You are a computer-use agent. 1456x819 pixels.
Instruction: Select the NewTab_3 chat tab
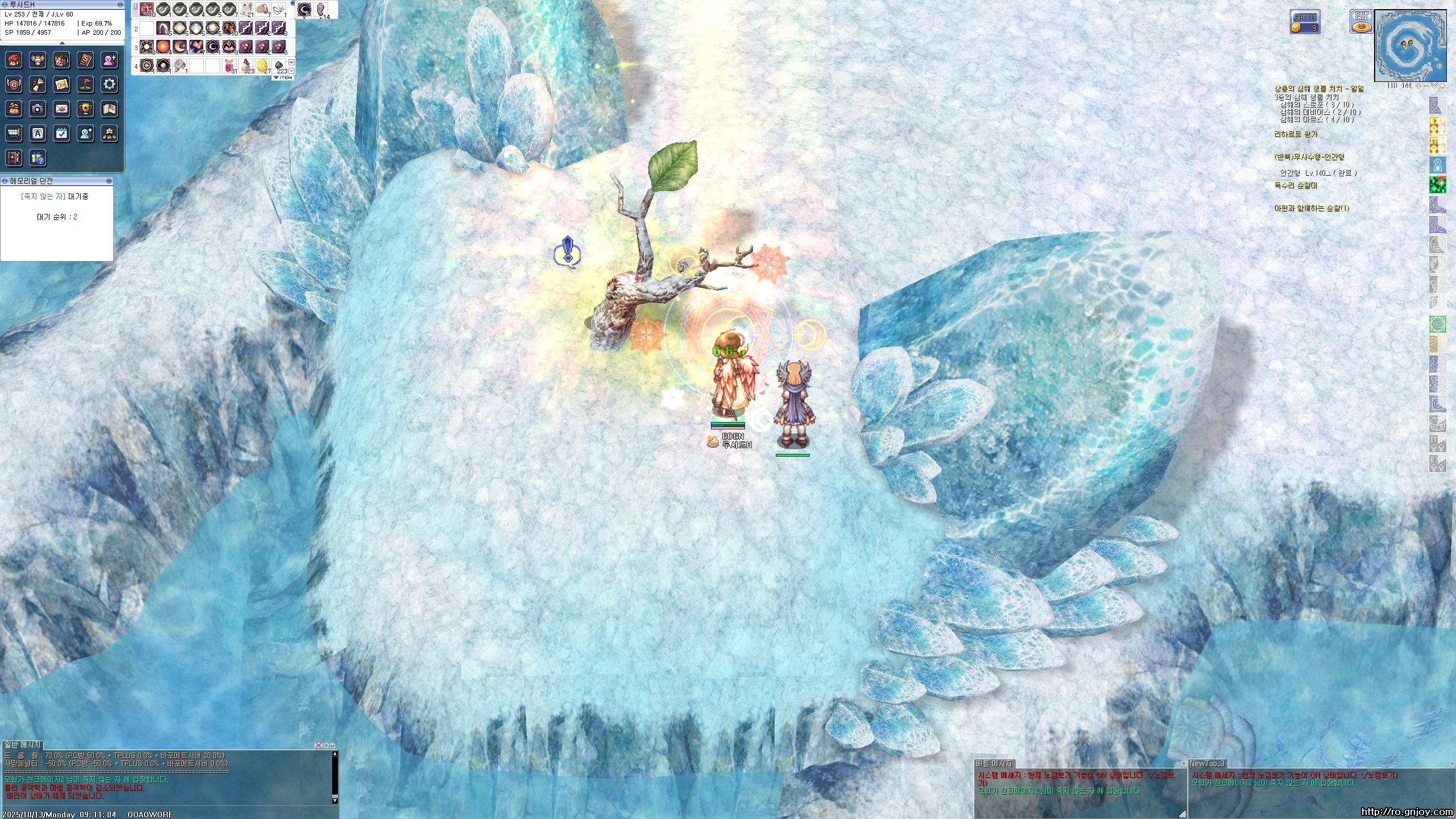(1206, 763)
